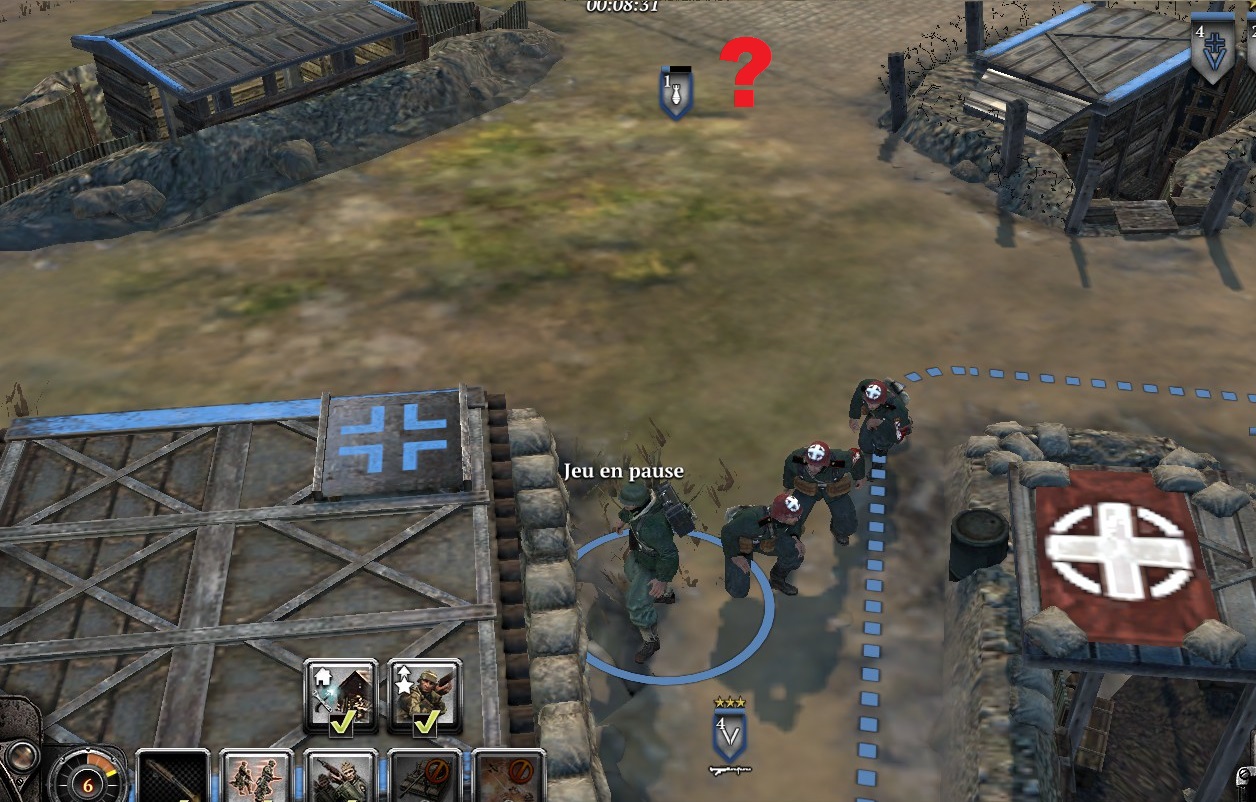Viewport: 1256px width, 802px height.
Task: Select the aiming rifleman ability icon
Action: click(341, 778)
